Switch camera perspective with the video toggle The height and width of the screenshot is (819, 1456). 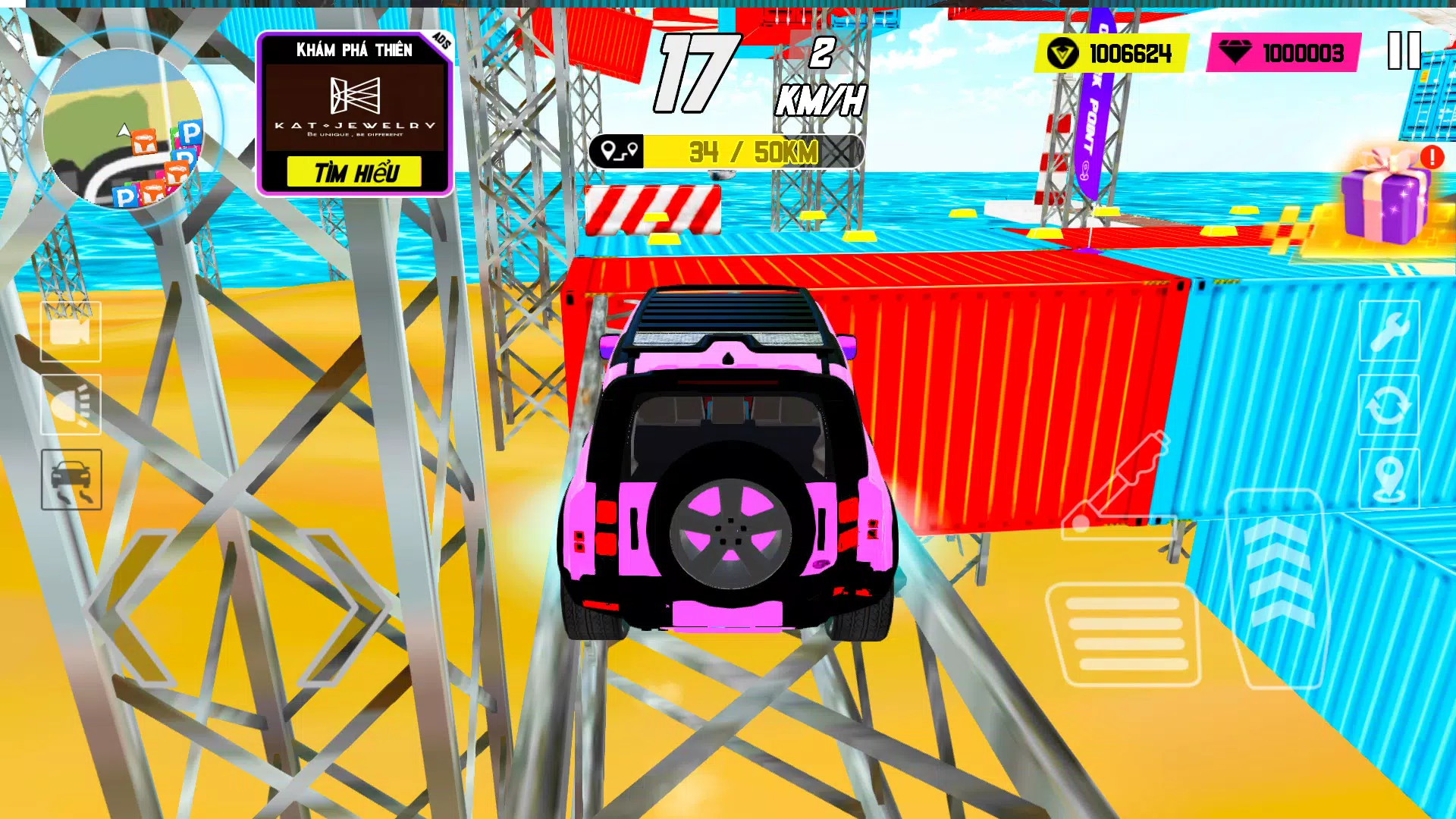[71, 331]
